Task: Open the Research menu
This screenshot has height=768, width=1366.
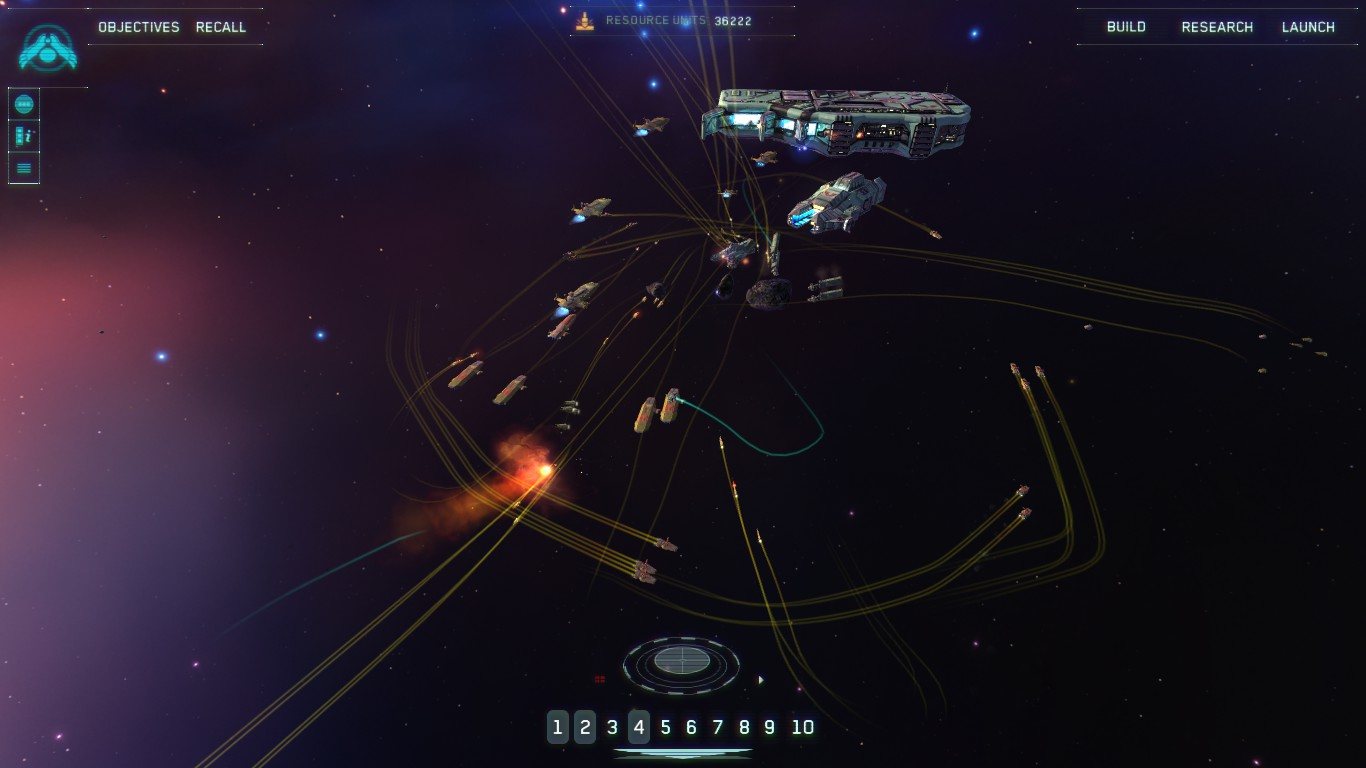Action: 1217,27
